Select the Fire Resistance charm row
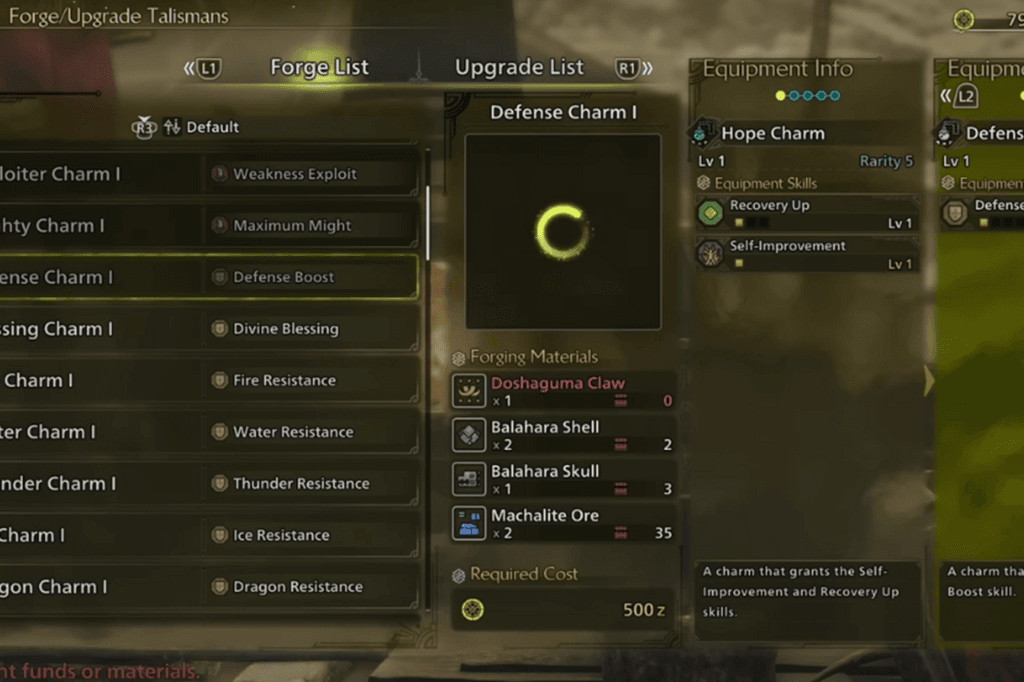The image size is (1024, 682). (x=208, y=381)
